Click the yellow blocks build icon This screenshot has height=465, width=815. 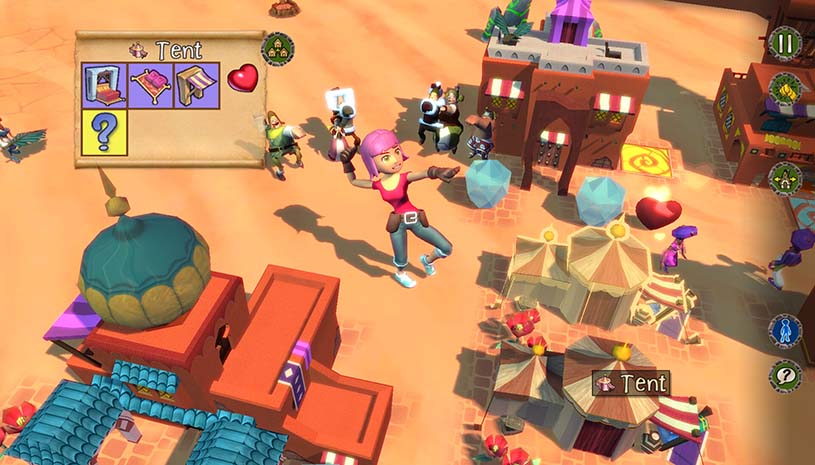pyautogui.click(x=785, y=90)
